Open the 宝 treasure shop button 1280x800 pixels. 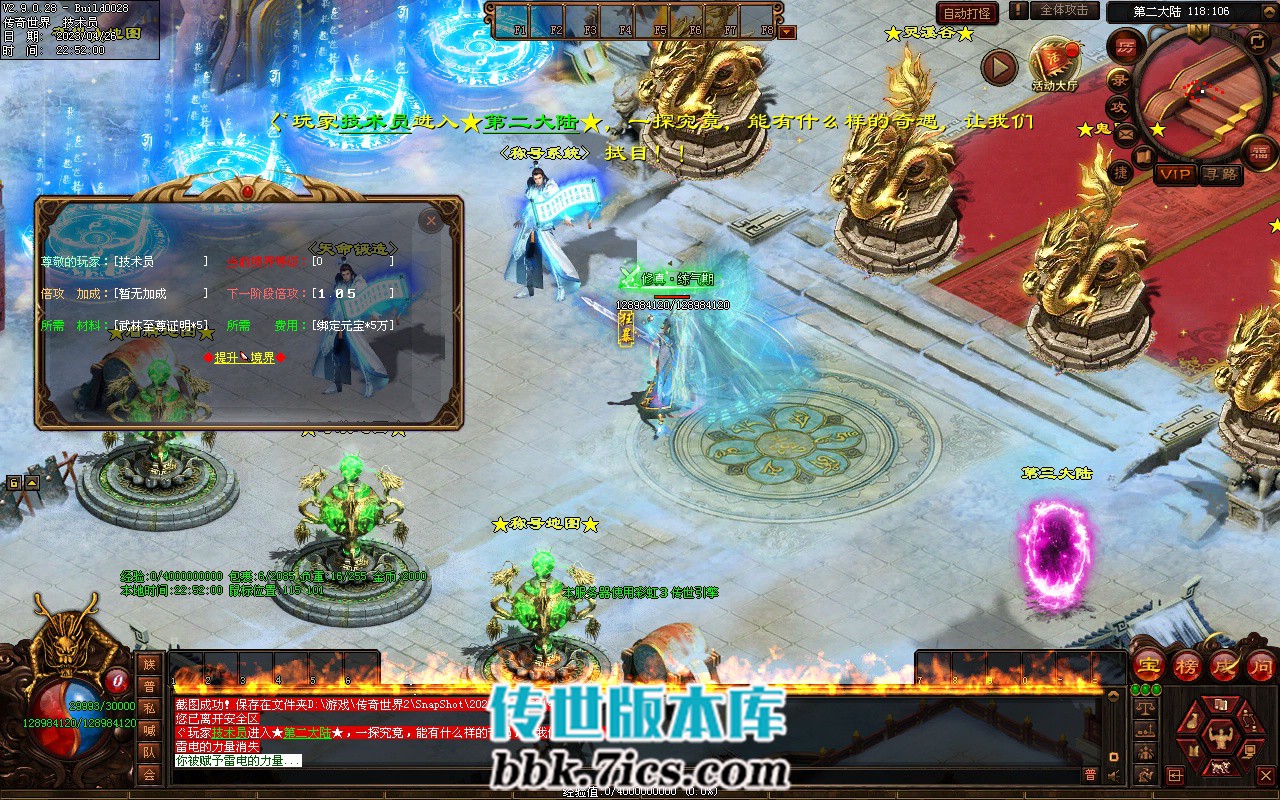point(1149,666)
